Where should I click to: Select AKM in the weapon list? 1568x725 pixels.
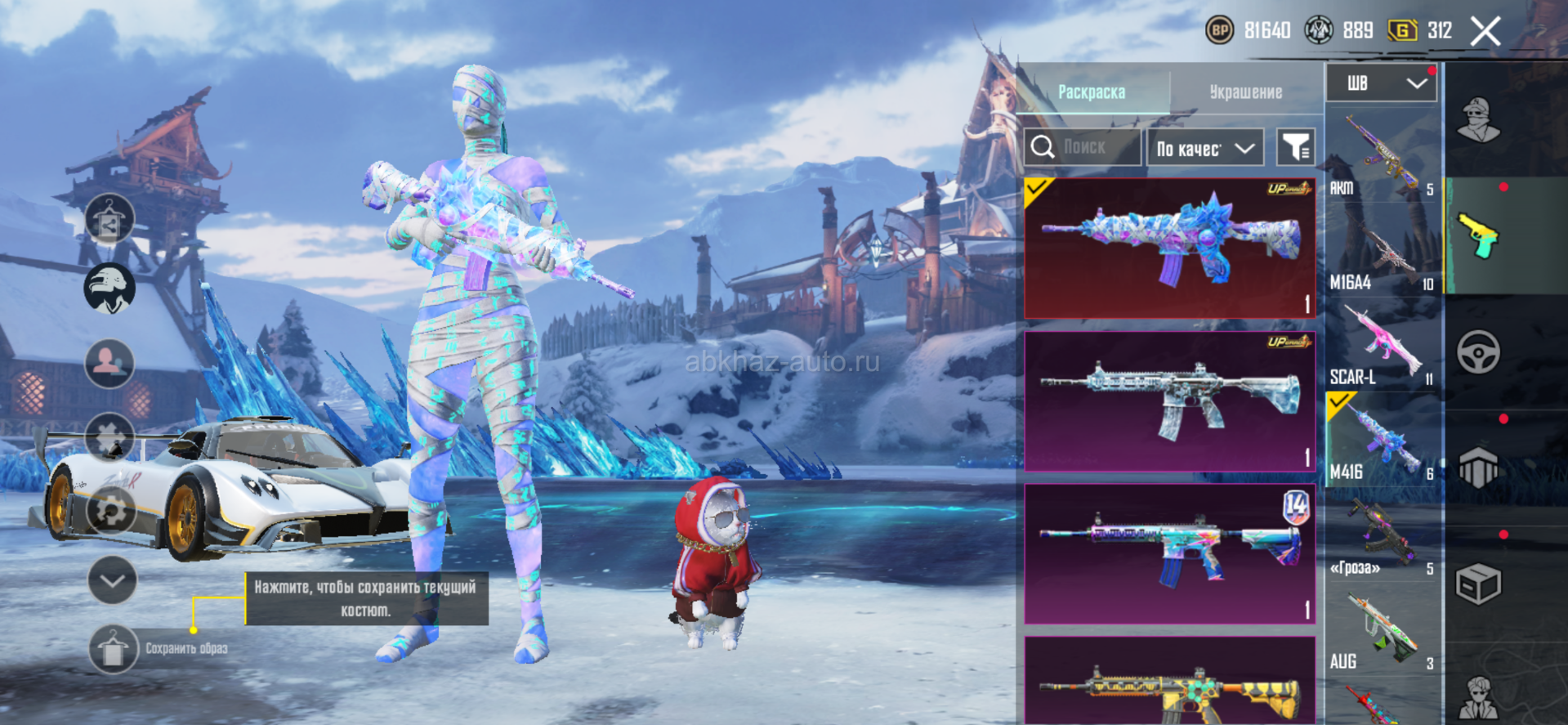pyautogui.click(x=1382, y=155)
